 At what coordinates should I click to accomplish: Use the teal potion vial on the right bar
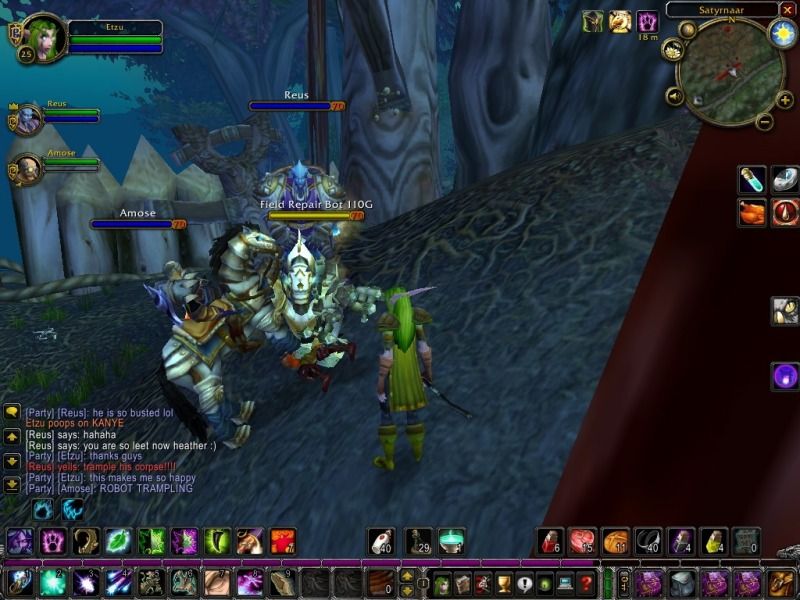pos(752,180)
